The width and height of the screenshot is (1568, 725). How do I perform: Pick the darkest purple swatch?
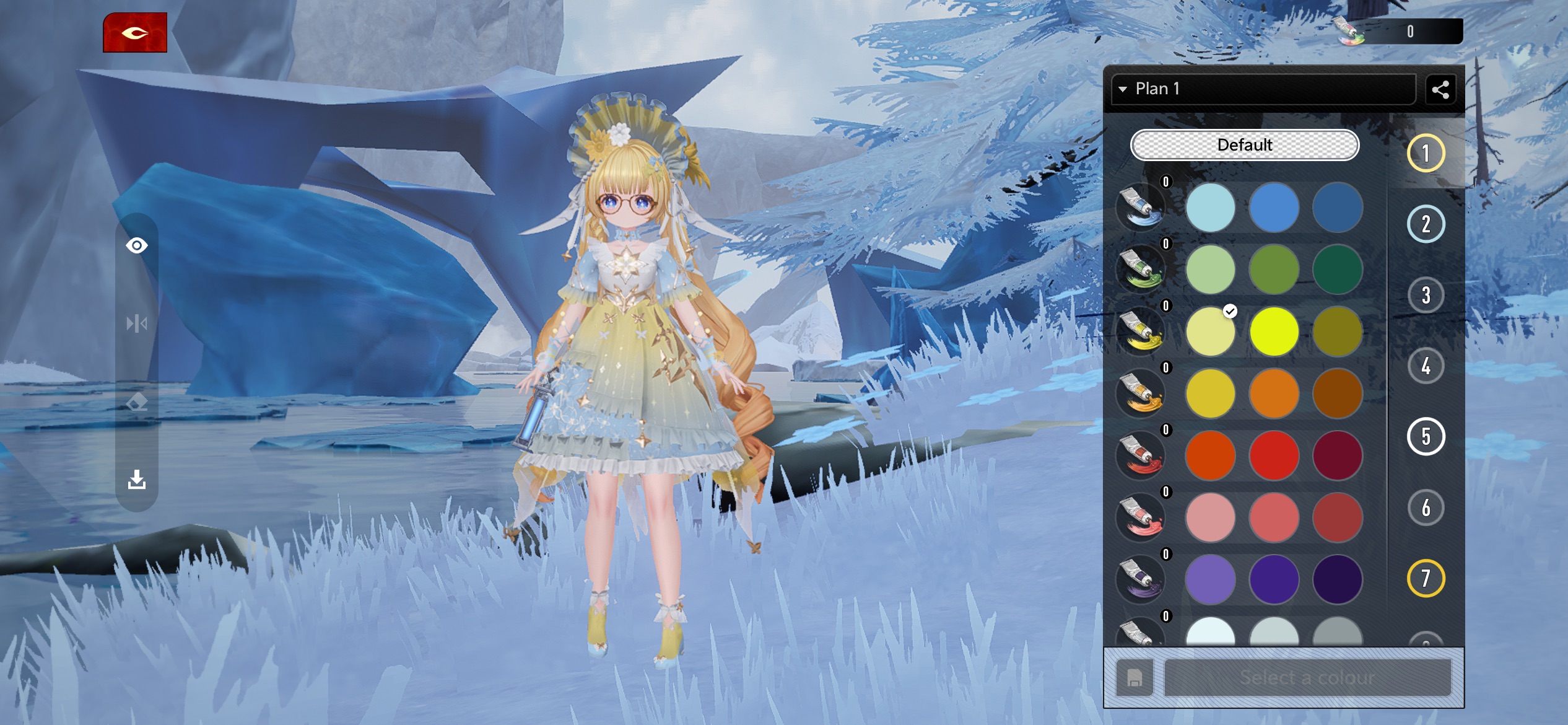1337,579
